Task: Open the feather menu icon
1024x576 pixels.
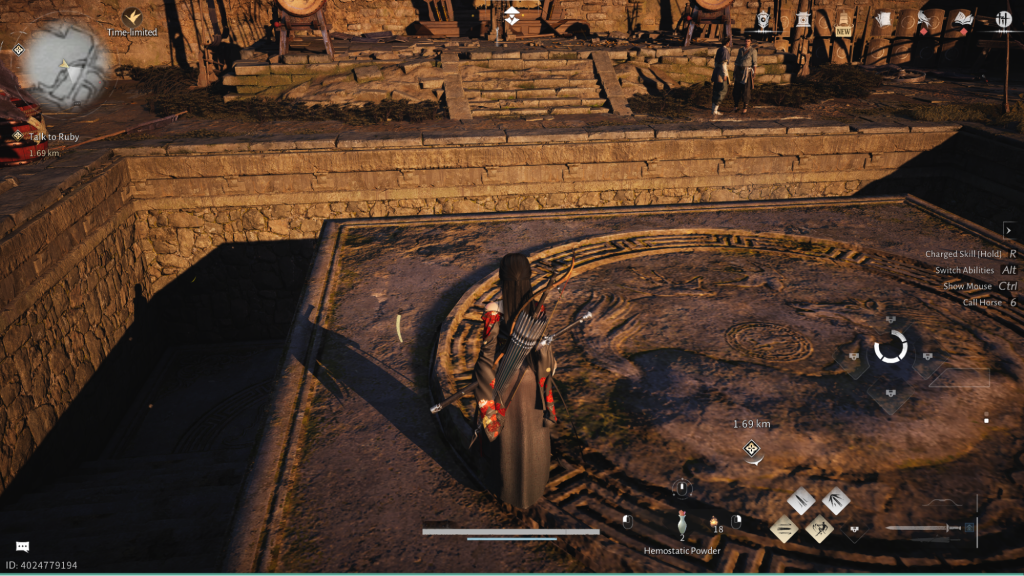Action: click(x=923, y=18)
